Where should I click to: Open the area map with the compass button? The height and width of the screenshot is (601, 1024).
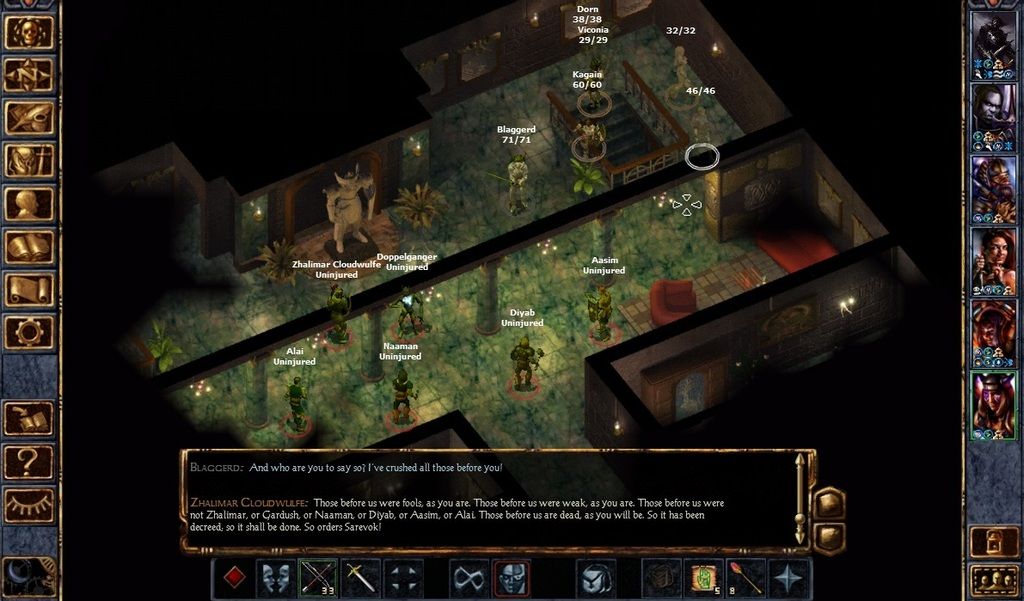click(29, 74)
